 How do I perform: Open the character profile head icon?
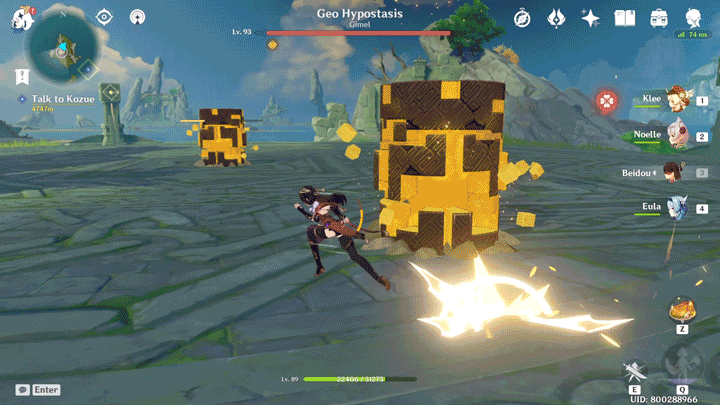[x=693, y=17]
